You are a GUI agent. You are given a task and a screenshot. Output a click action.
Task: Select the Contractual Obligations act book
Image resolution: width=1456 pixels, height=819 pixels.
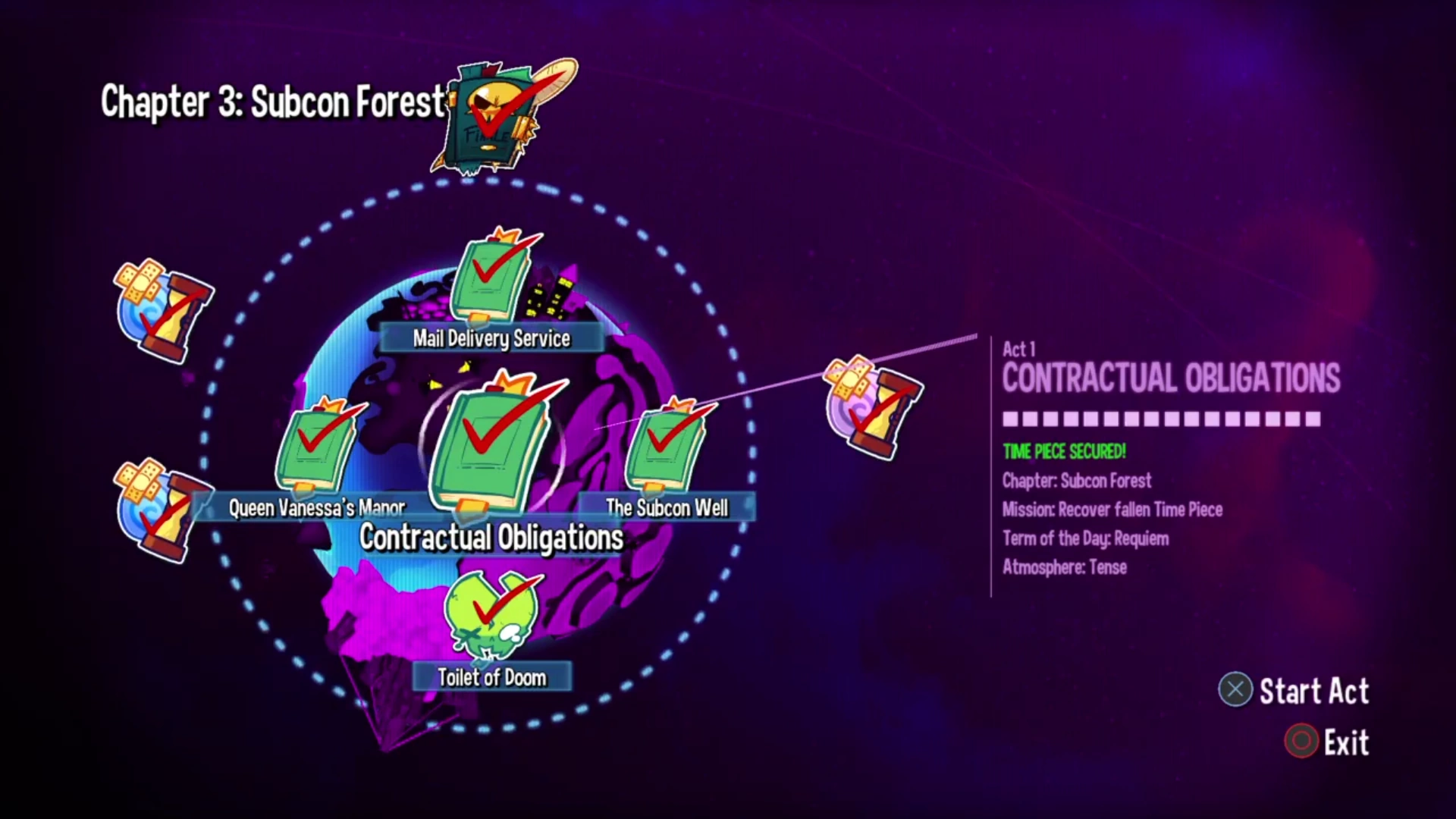[x=491, y=447]
